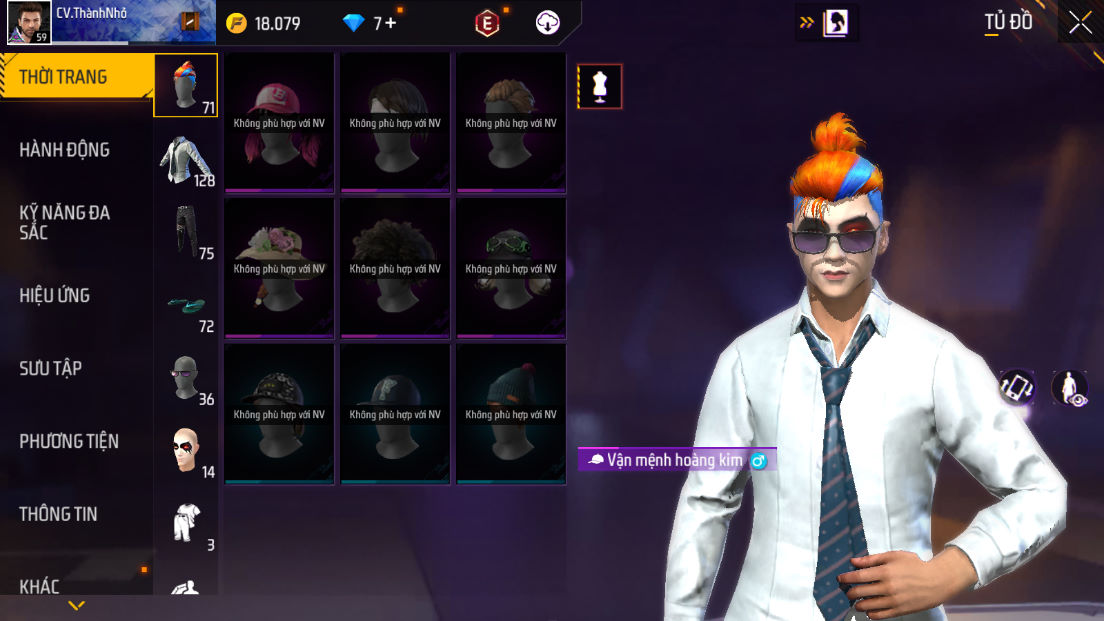This screenshot has height=621, width=1104.
Task: Switch to the PHƯƠNG TIỆN category
Action: tap(69, 441)
